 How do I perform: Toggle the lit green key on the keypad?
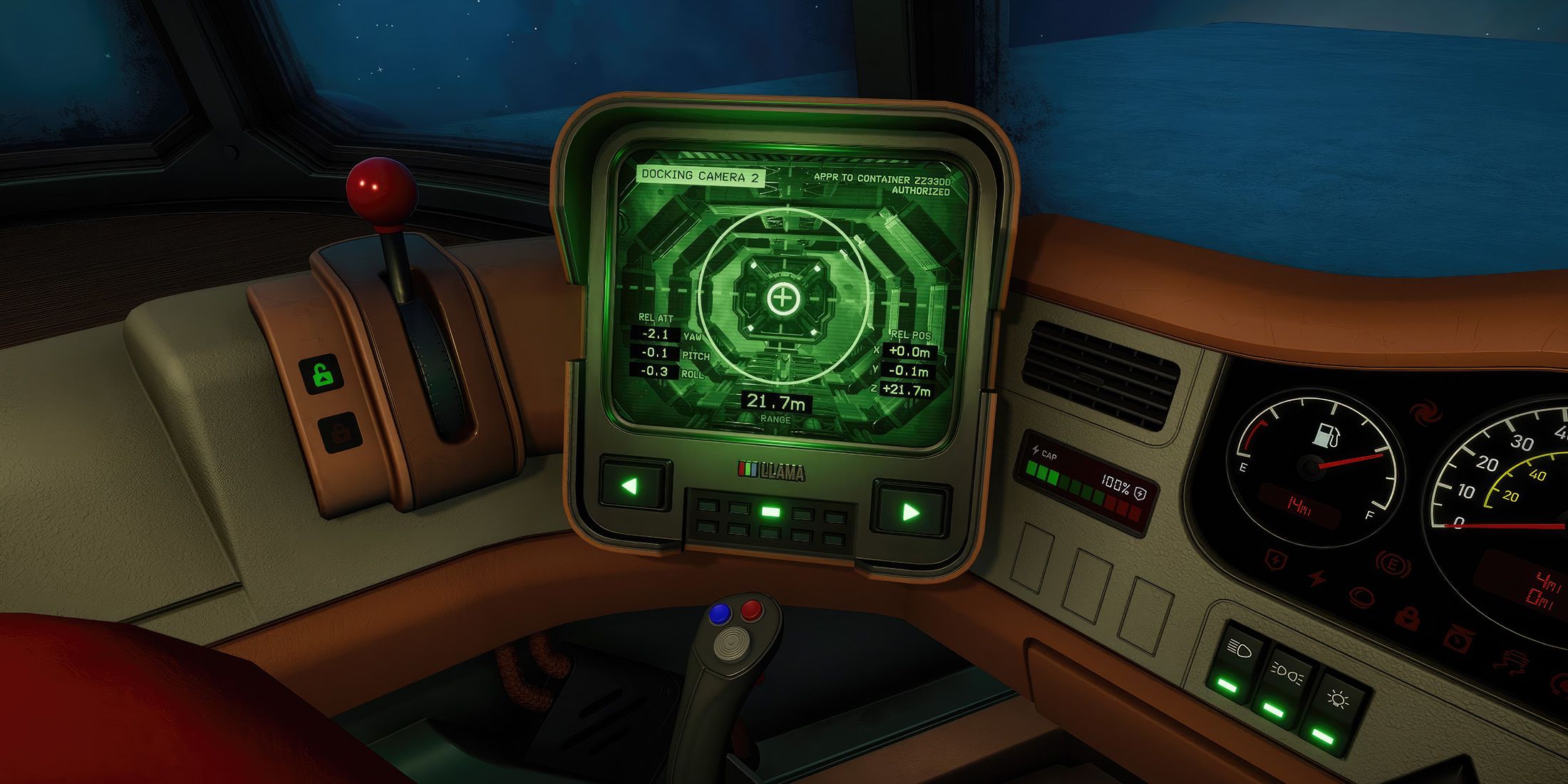coord(771,512)
